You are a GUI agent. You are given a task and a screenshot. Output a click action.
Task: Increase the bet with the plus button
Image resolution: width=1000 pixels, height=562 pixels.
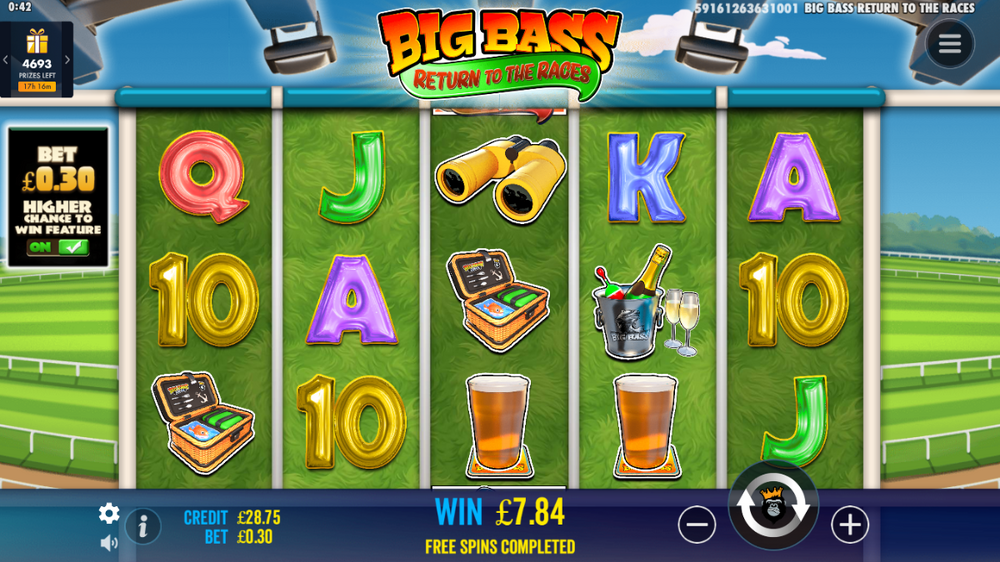(x=850, y=524)
